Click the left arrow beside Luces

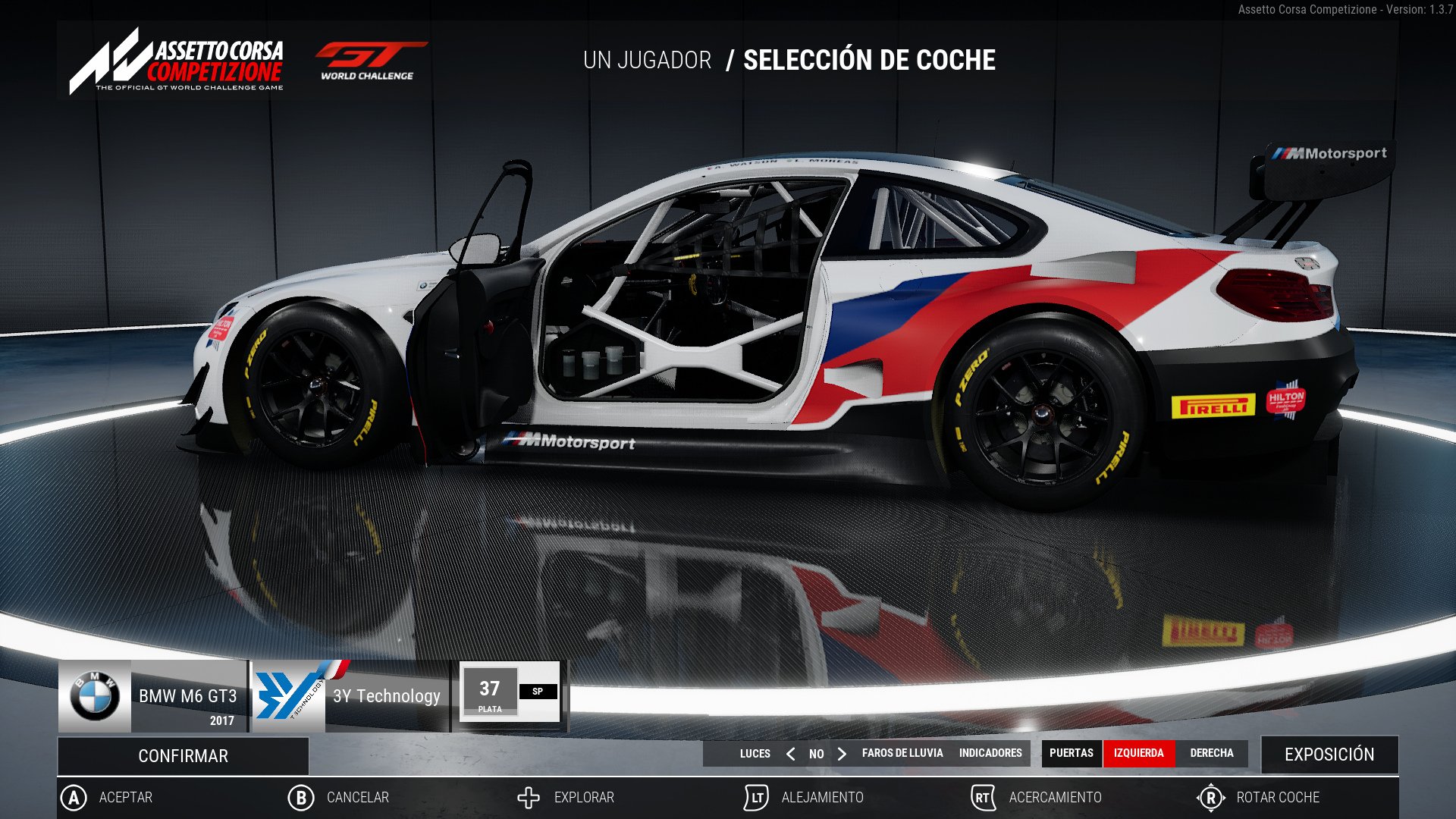tap(789, 754)
